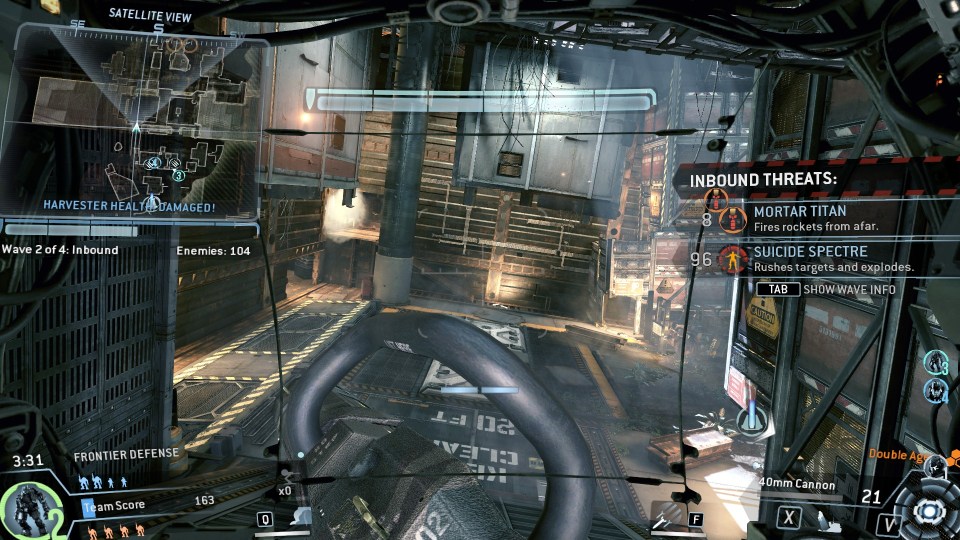This screenshot has height=540, width=960.
Task: Show the wave info panel
Action: point(825,289)
